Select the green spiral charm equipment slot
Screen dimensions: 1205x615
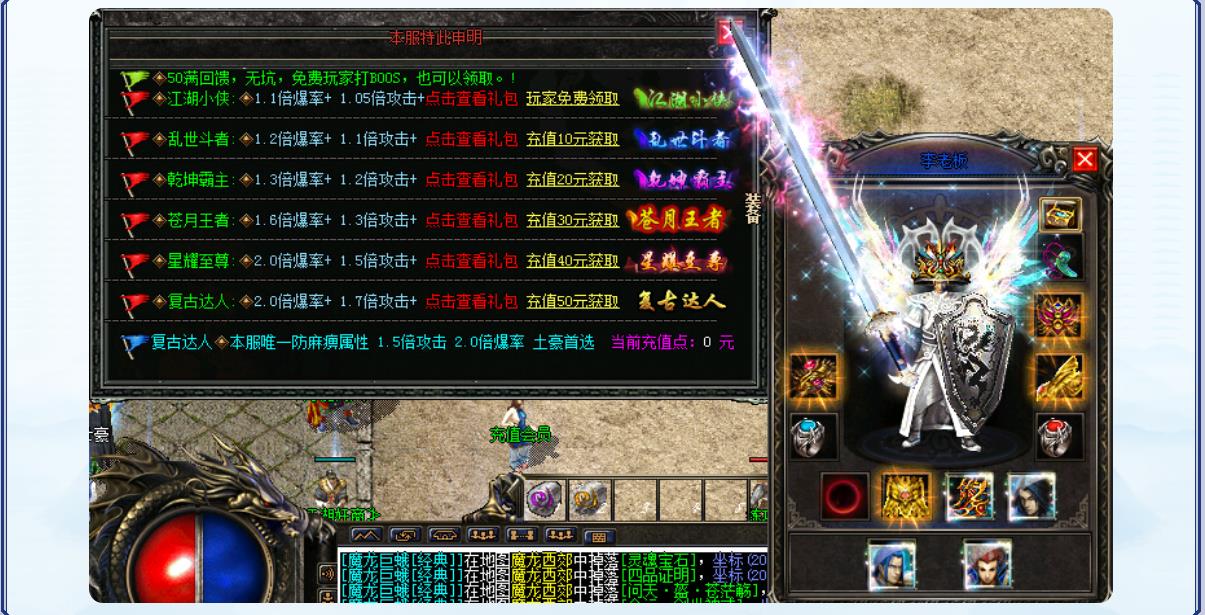coord(1059,257)
